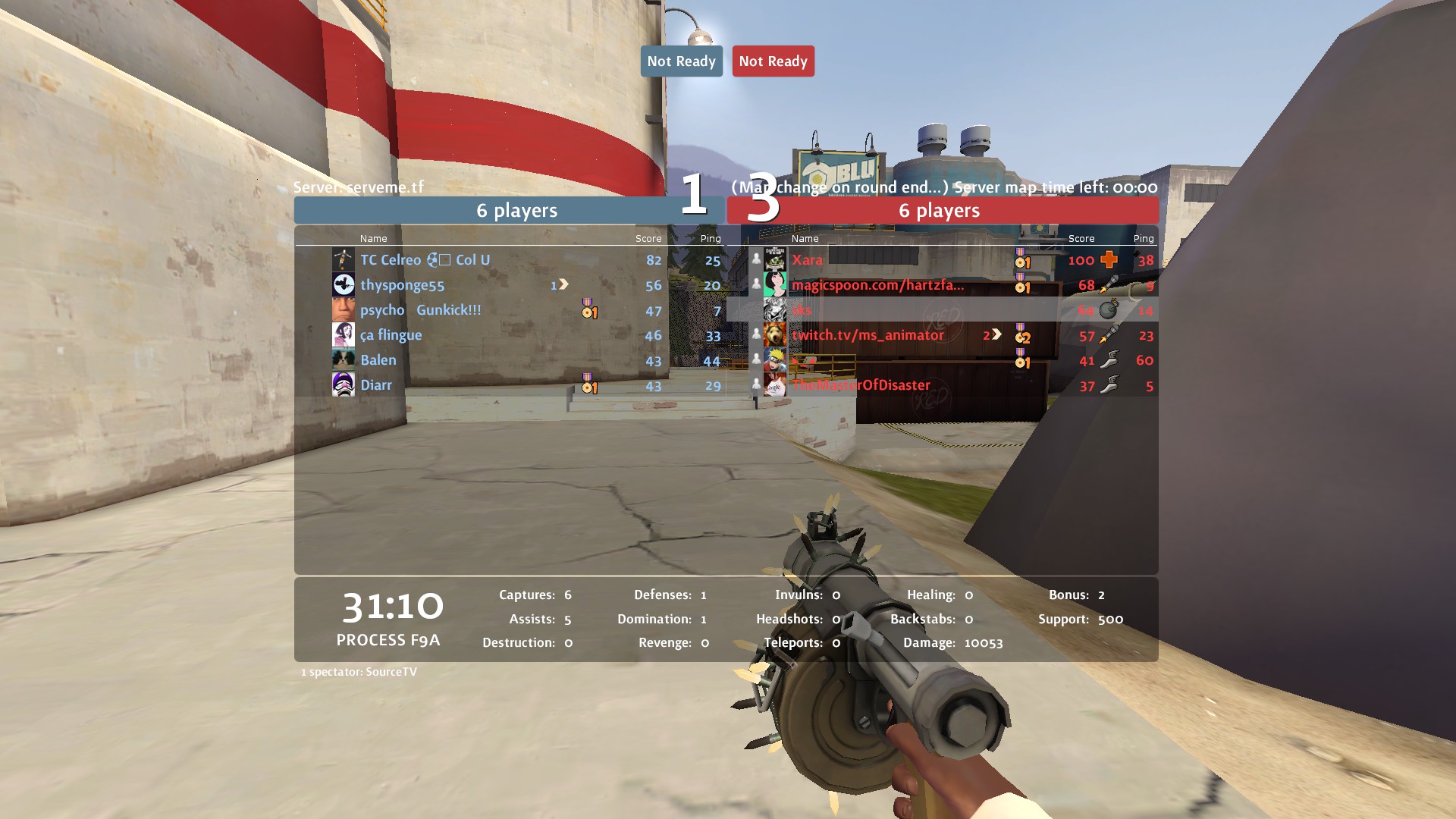Click the red team 6 players header
Viewport: 1456px width, 819px height.
[940, 211]
